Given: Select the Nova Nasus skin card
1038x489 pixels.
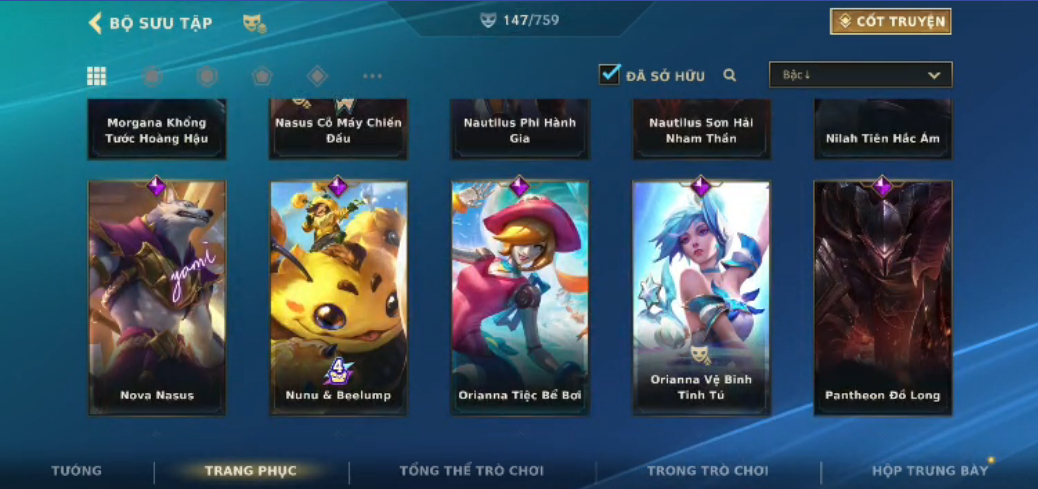Looking at the screenshot, I should tap(157, 297).
